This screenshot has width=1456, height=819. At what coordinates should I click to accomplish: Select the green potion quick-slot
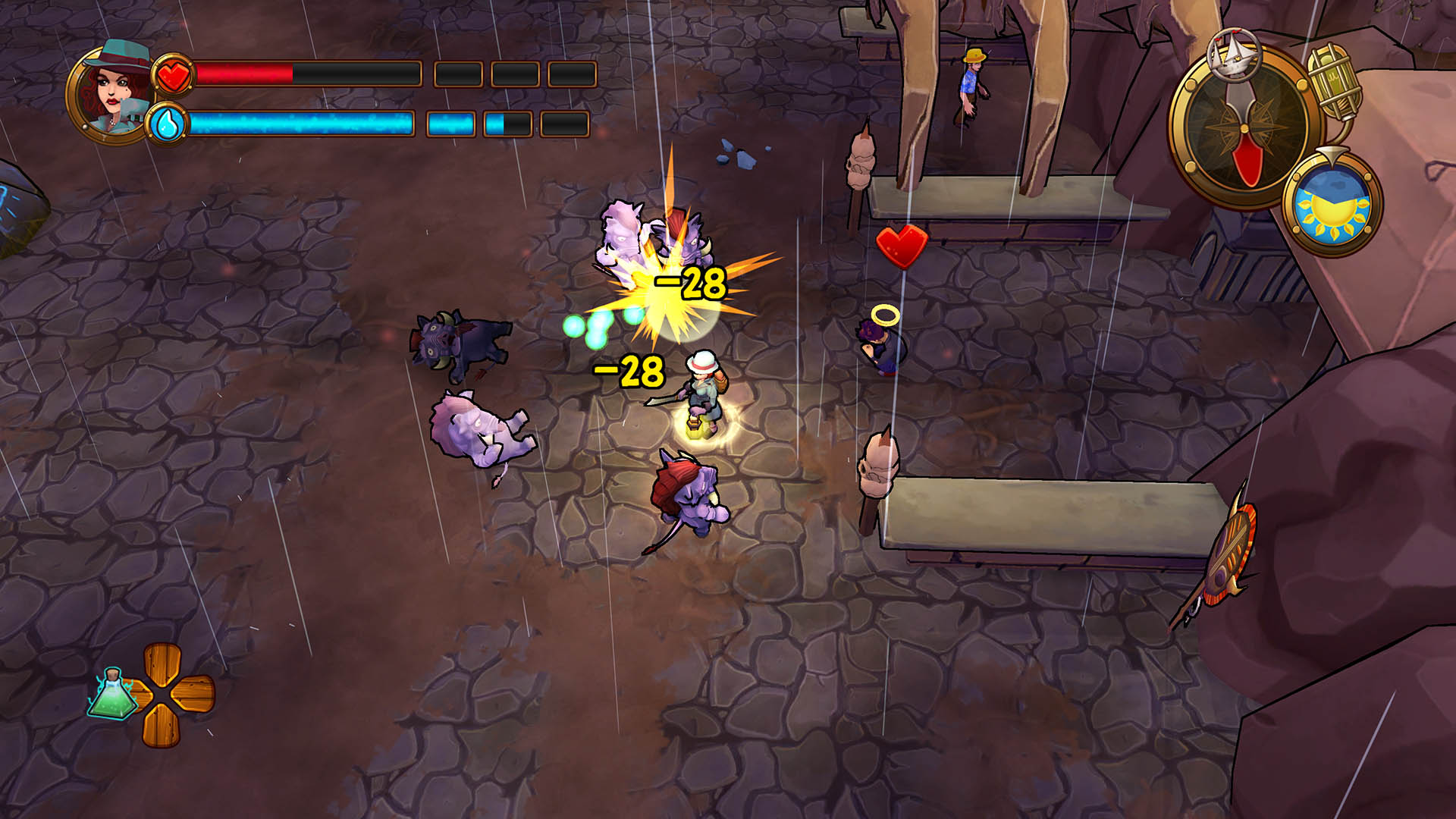pos(113,694)
